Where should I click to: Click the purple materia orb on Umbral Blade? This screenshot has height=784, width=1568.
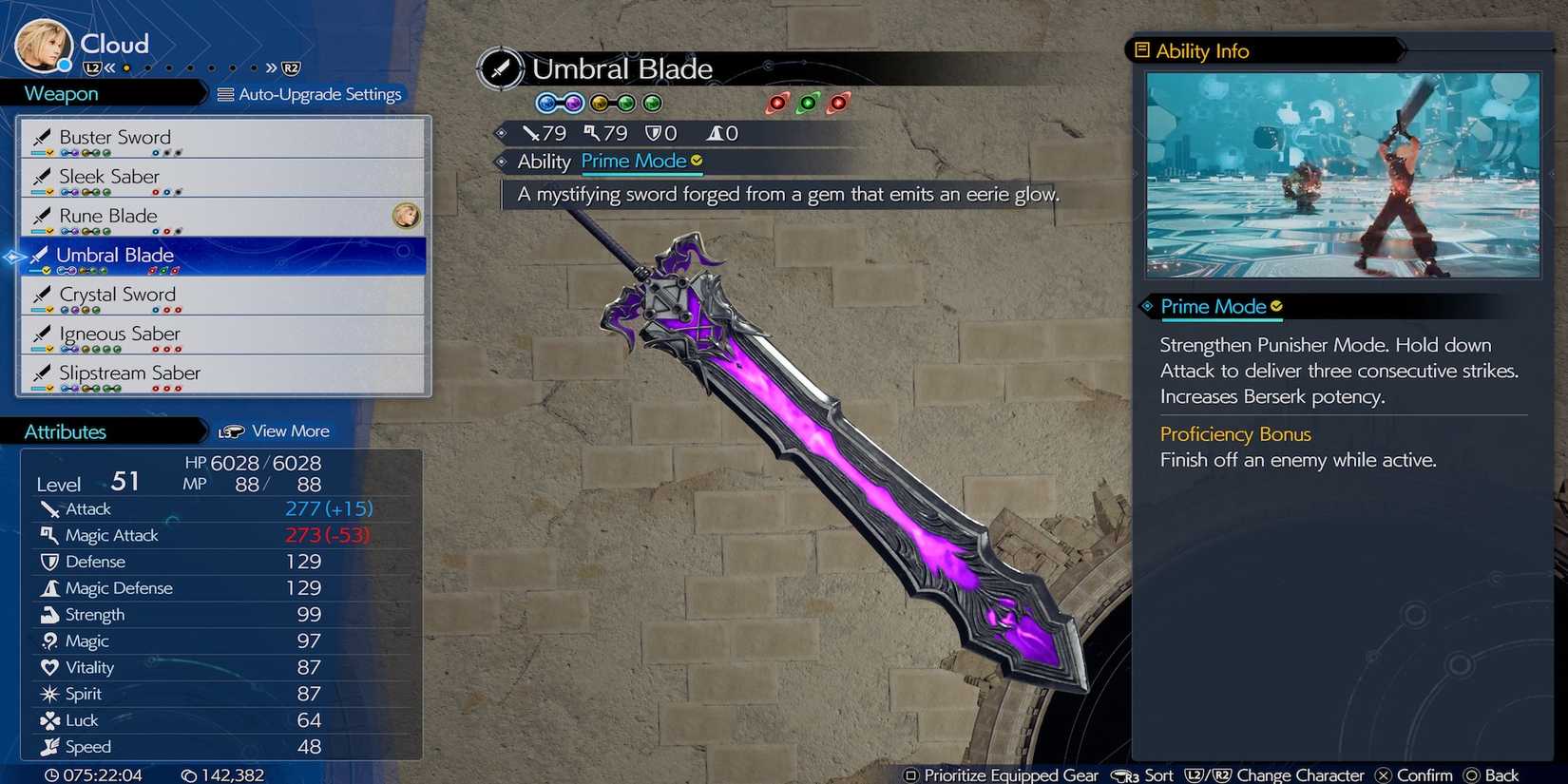point(574,102)
